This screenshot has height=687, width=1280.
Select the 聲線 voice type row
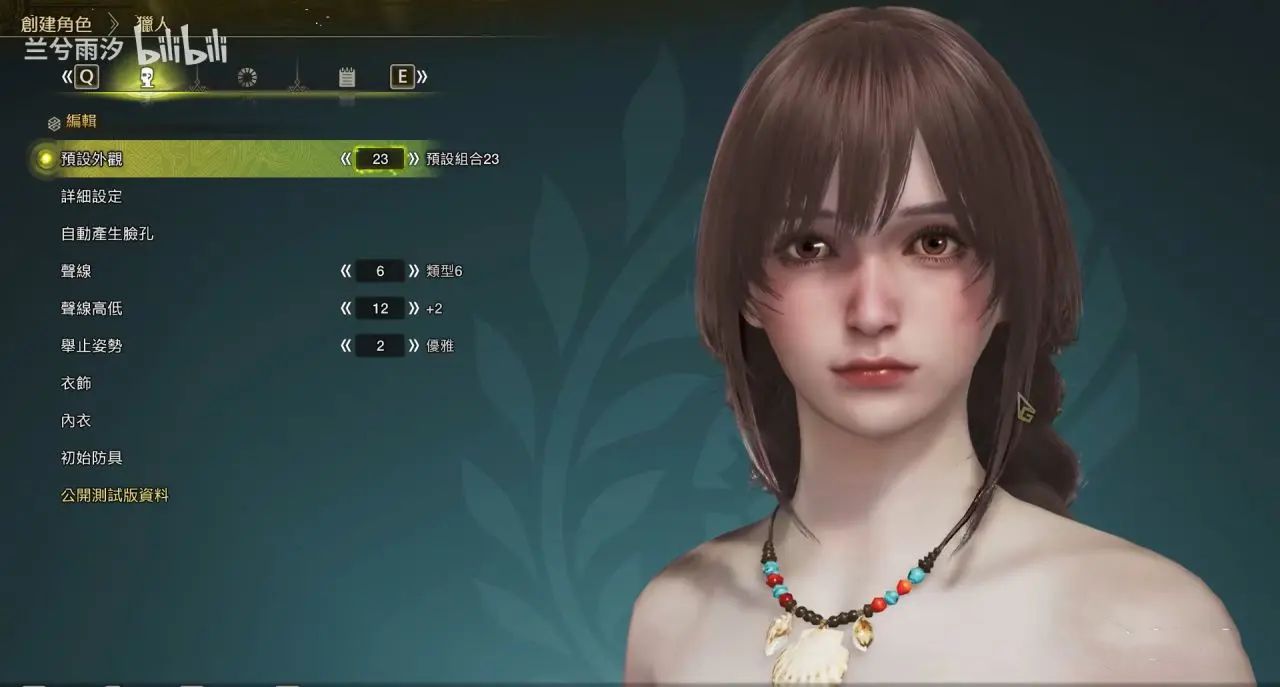[76, 271]
